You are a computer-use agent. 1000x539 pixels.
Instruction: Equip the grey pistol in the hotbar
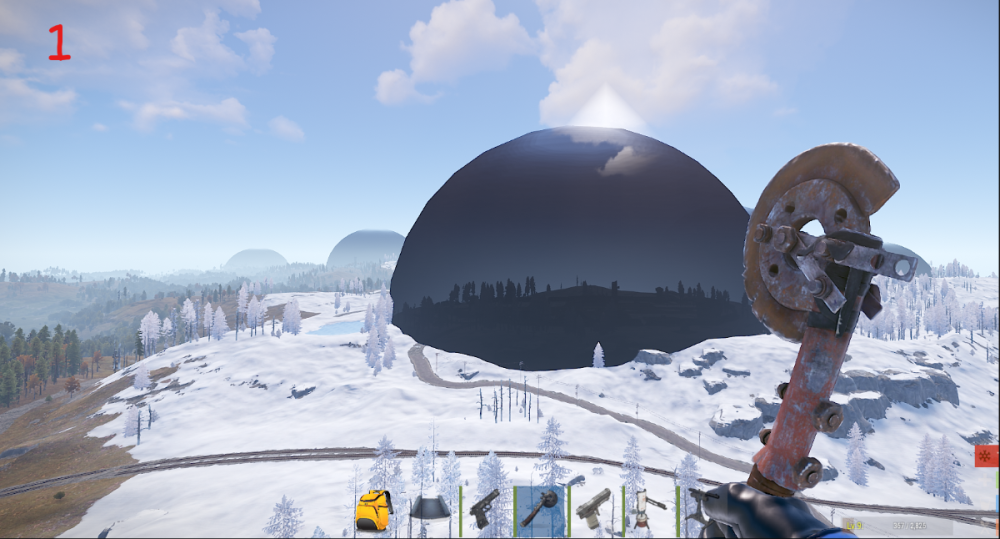(x=594, y=508)
